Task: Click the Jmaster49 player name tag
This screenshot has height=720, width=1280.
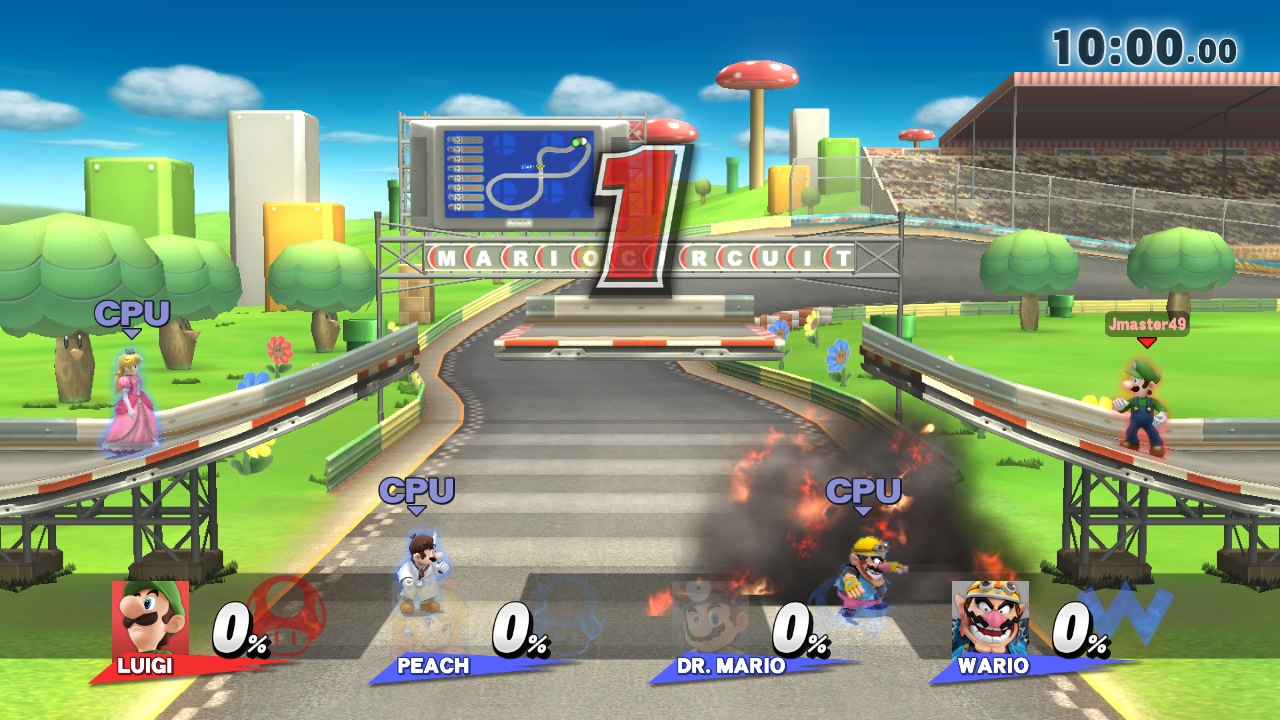Action: [x=1147, y=324]
